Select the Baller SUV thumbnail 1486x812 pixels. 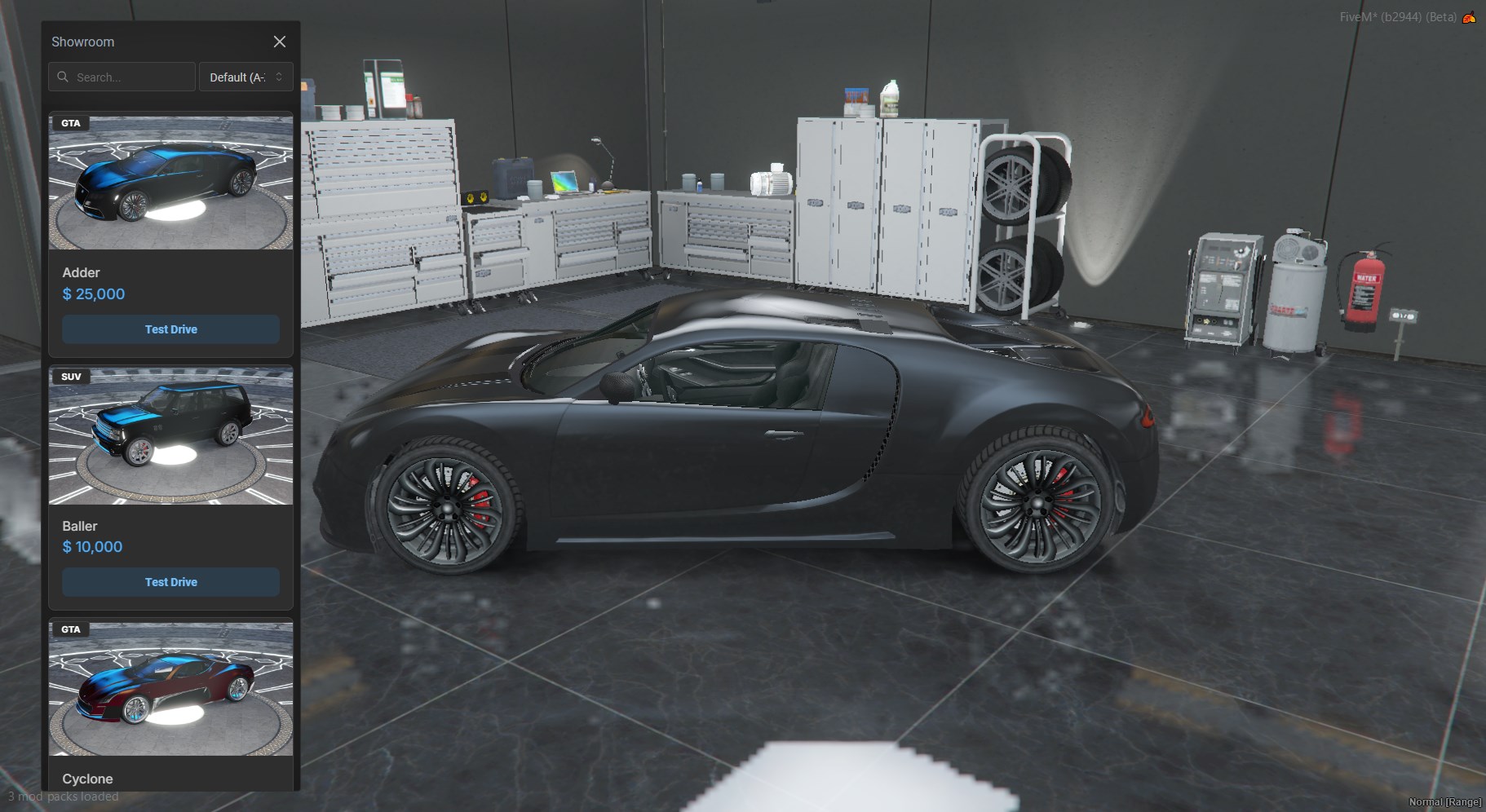[170, 435]
